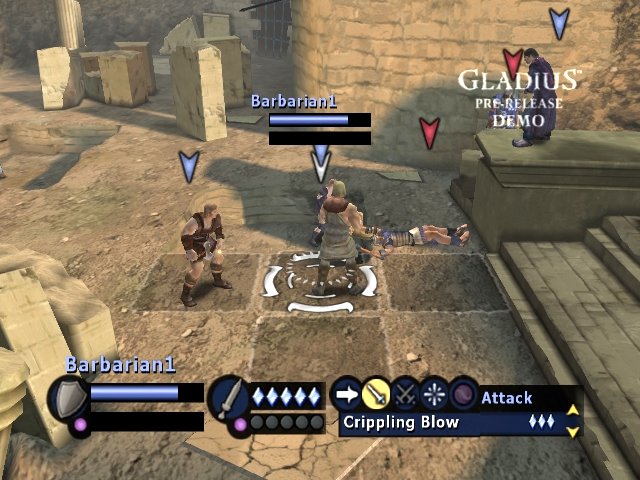Click the sword weapon icon beside skill points
Image resolution: width=640 pixels, height=480 pixels.
(228, 398)
